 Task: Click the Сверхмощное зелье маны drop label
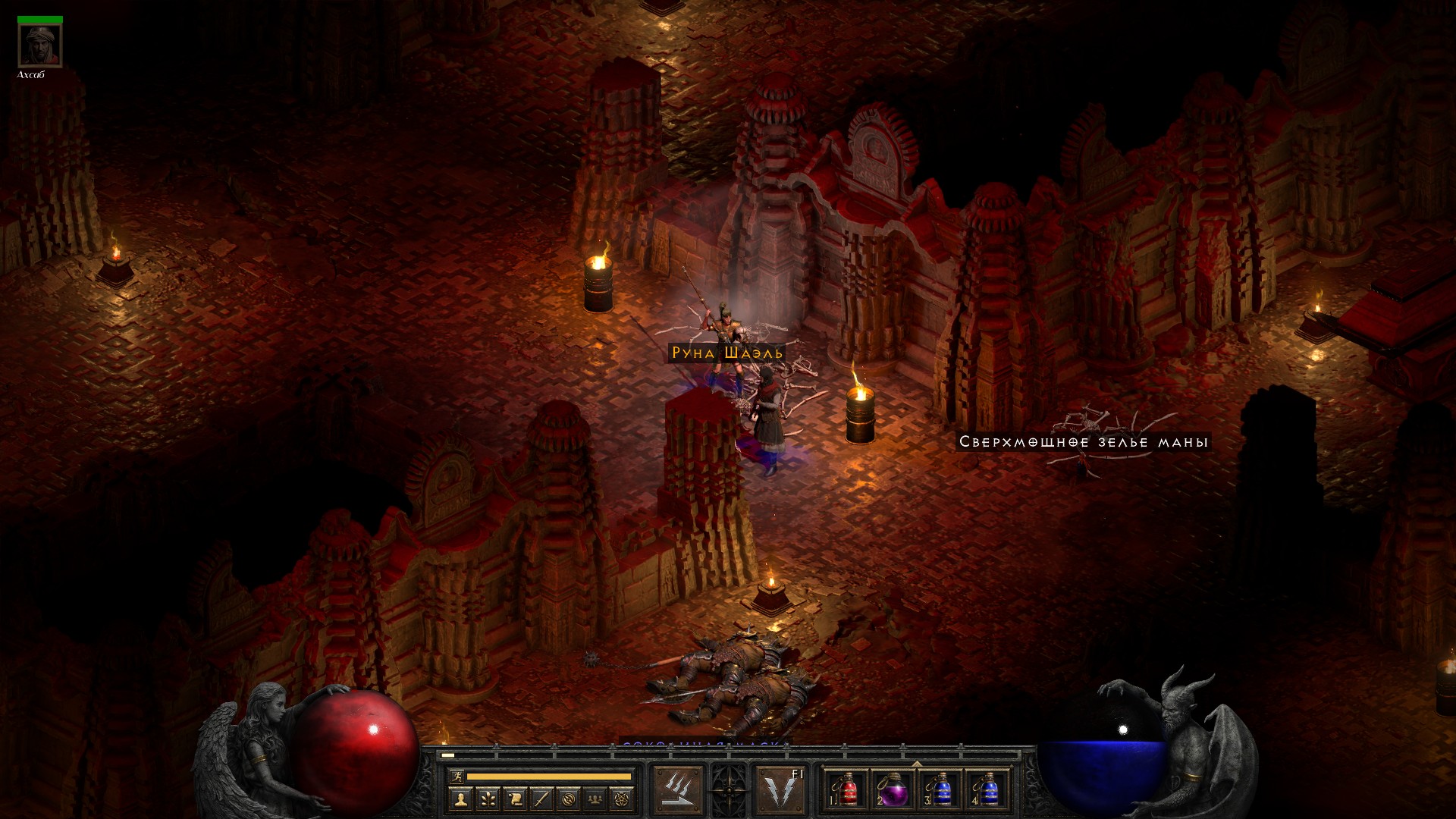tap(1083, 442)
